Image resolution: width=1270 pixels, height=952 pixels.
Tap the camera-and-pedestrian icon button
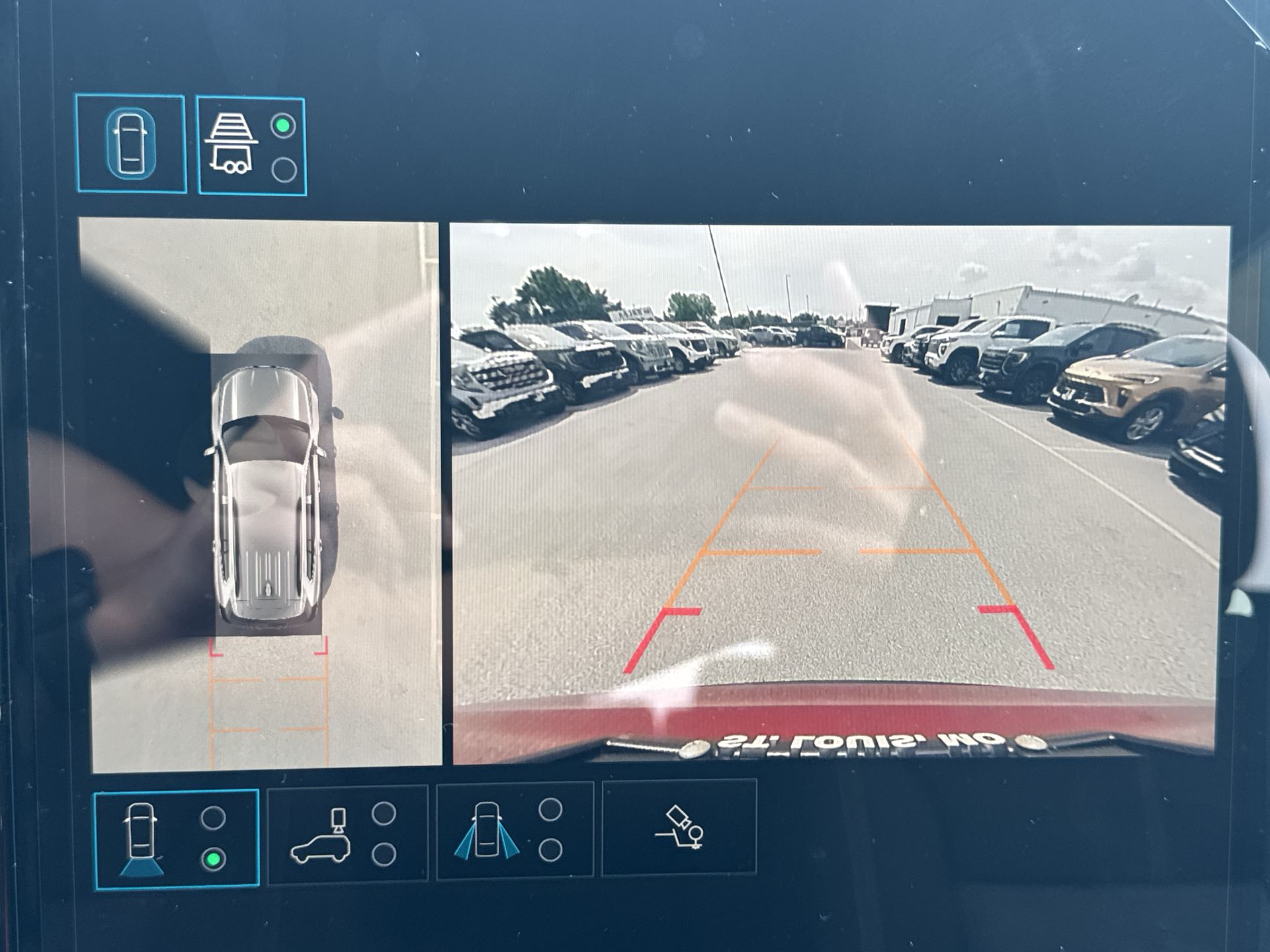point(679,827)
